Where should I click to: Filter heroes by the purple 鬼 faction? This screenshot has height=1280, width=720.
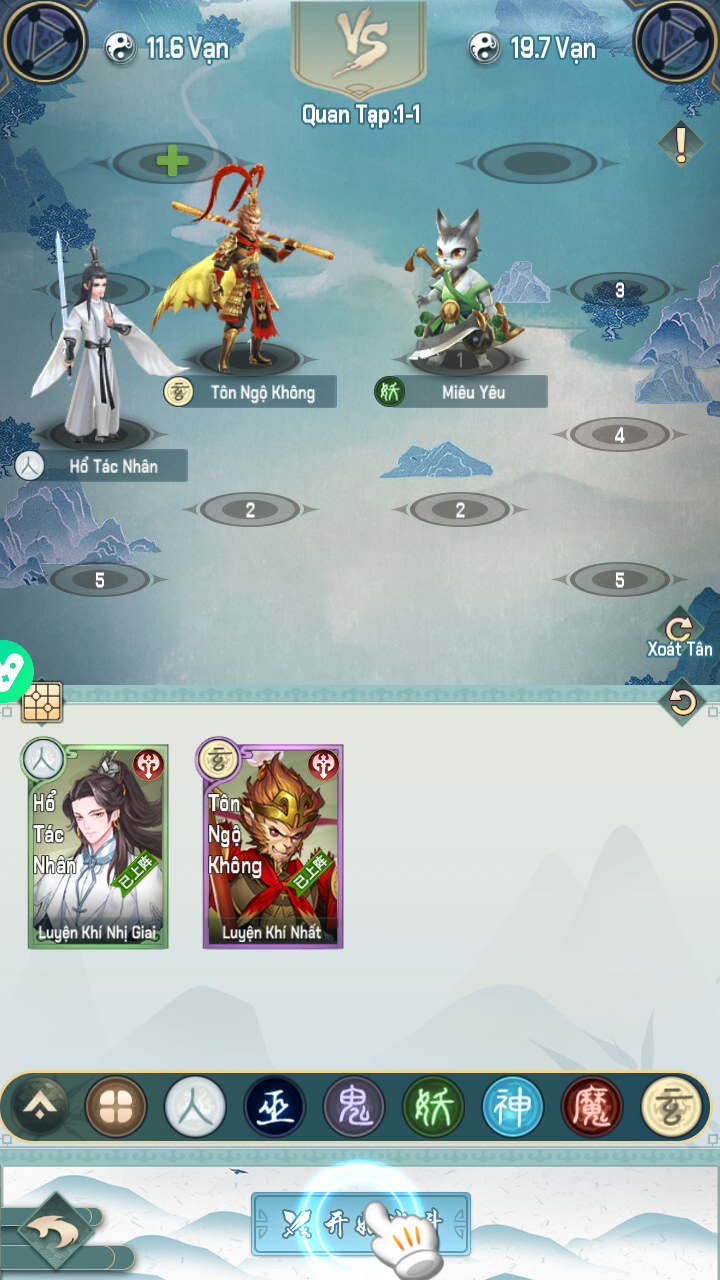pyautogui.click(x=354, y=1107)
